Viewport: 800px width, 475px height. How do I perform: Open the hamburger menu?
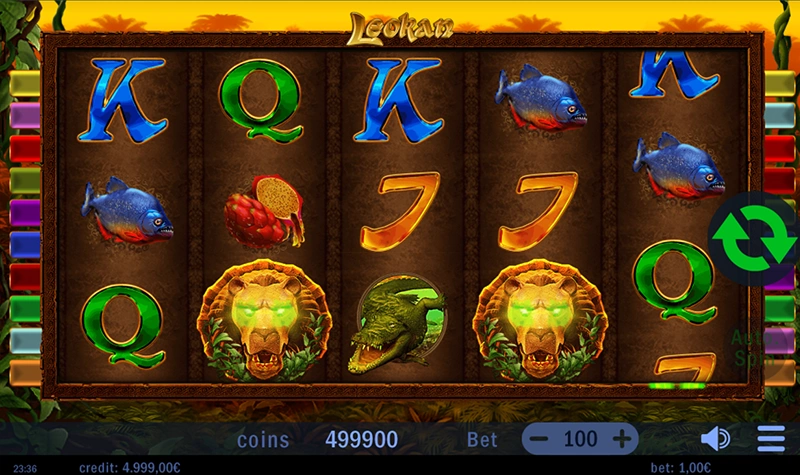pos(770,438)
